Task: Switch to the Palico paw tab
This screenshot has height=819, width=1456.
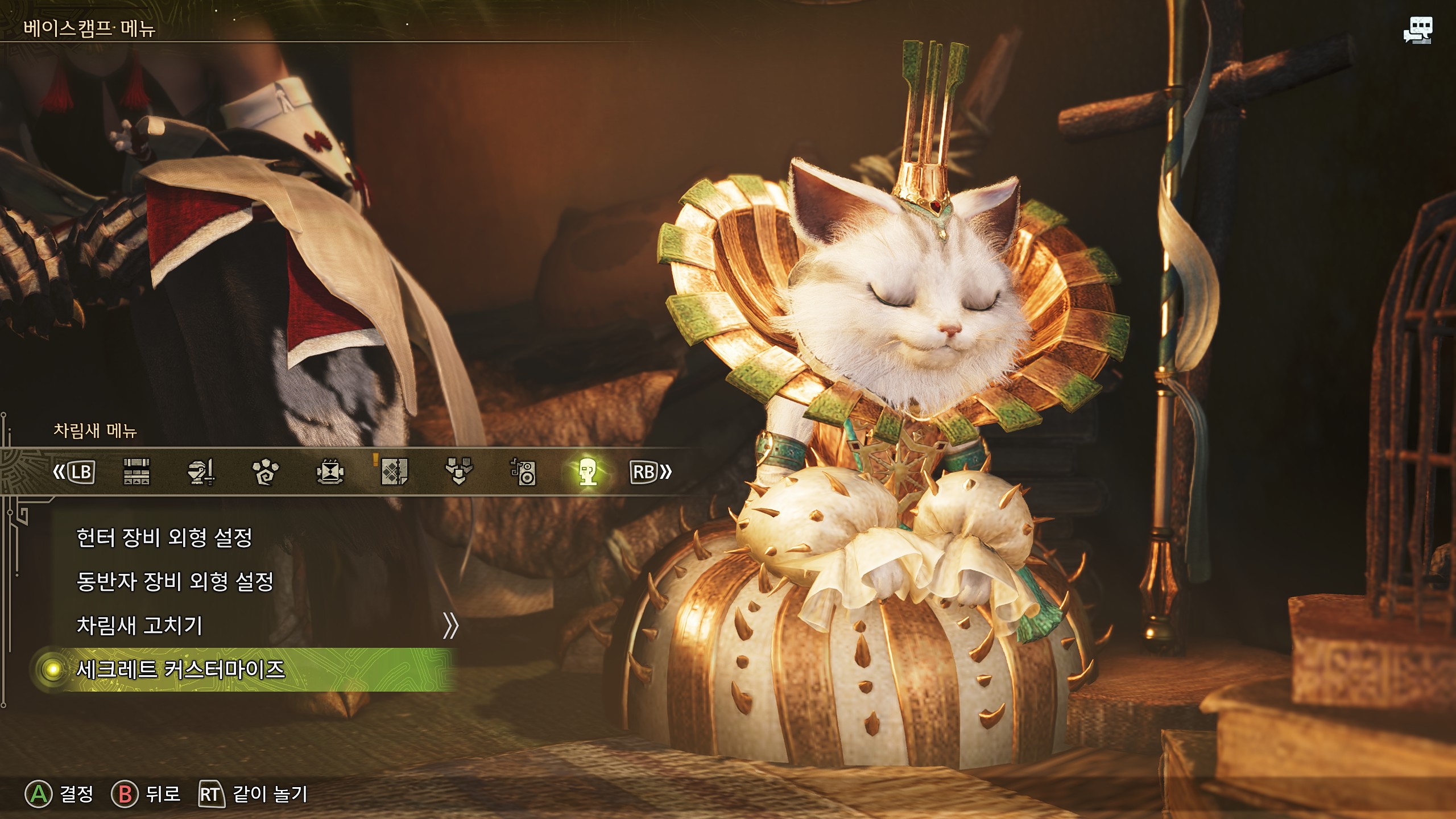Action: pos(266,472)
